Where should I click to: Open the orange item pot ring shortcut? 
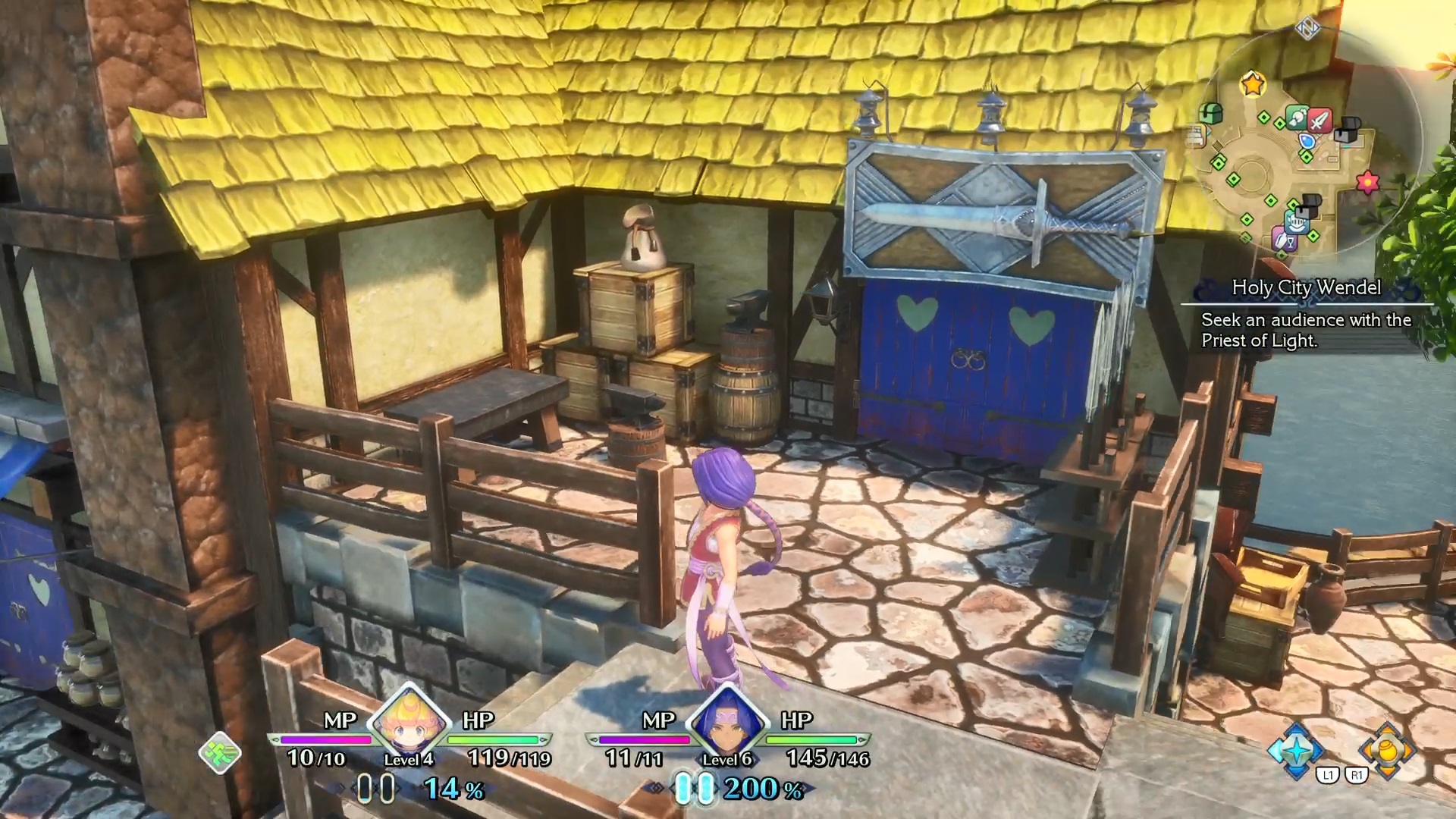pyautogui.click(x=1387, y=748)
